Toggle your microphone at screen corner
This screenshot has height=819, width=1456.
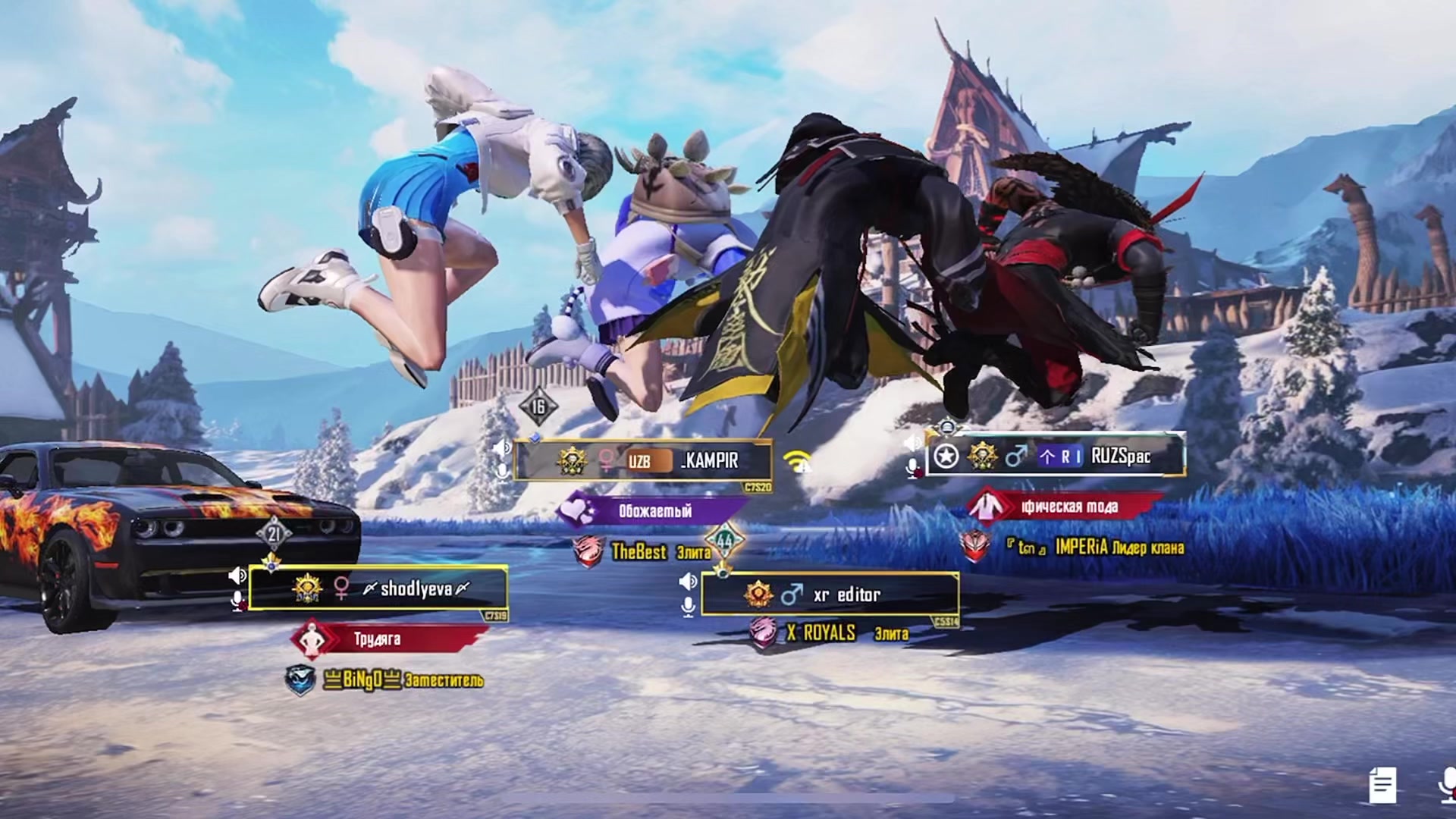coord(1447,785)
